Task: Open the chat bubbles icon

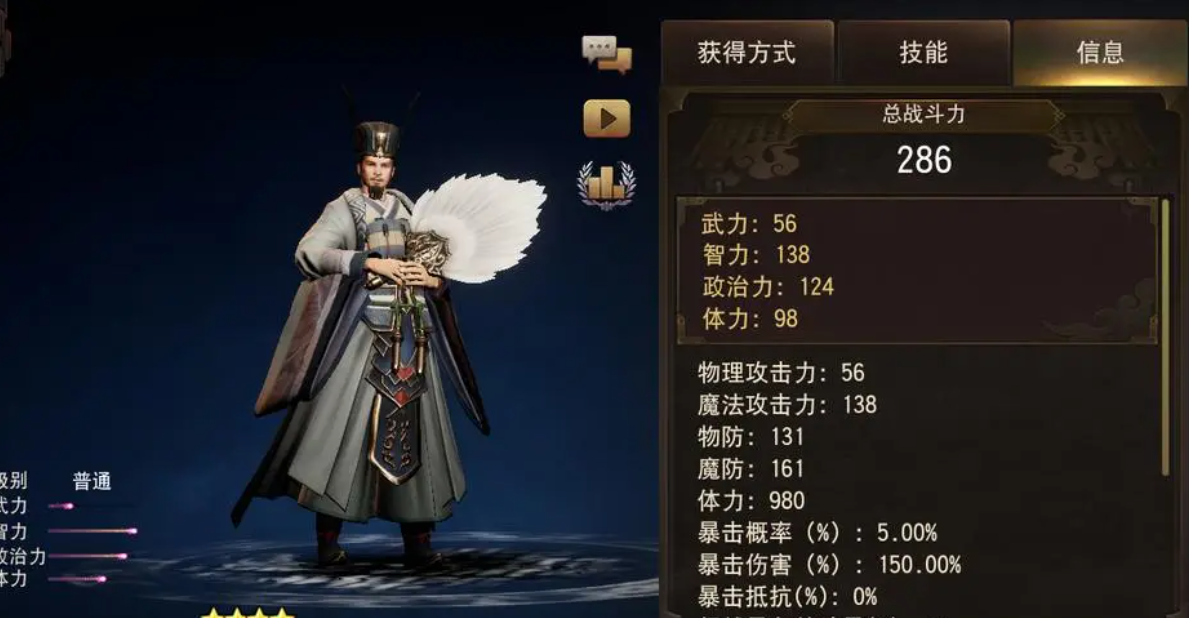Action: tap(607, 54)
